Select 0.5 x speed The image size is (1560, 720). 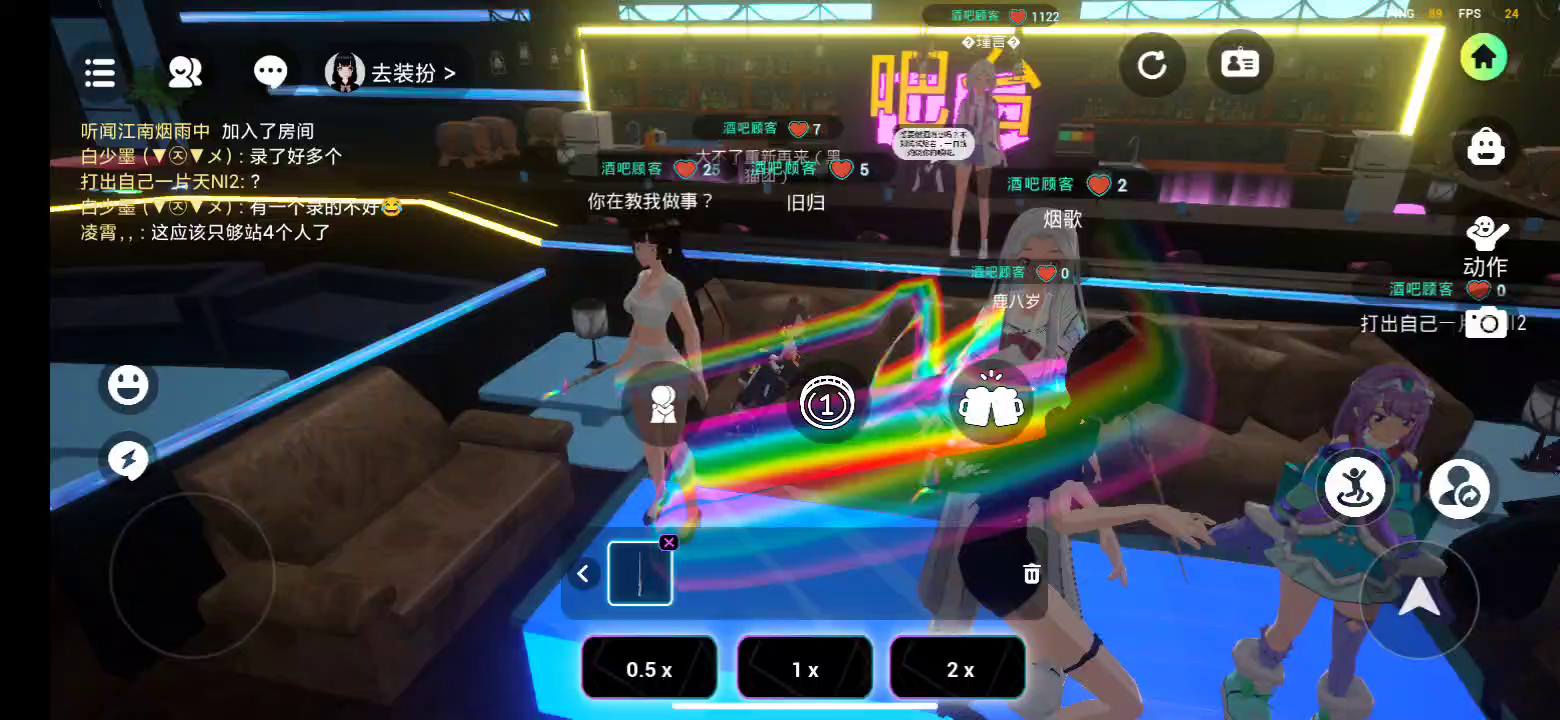pyautogui.click(x=649, y=669)
